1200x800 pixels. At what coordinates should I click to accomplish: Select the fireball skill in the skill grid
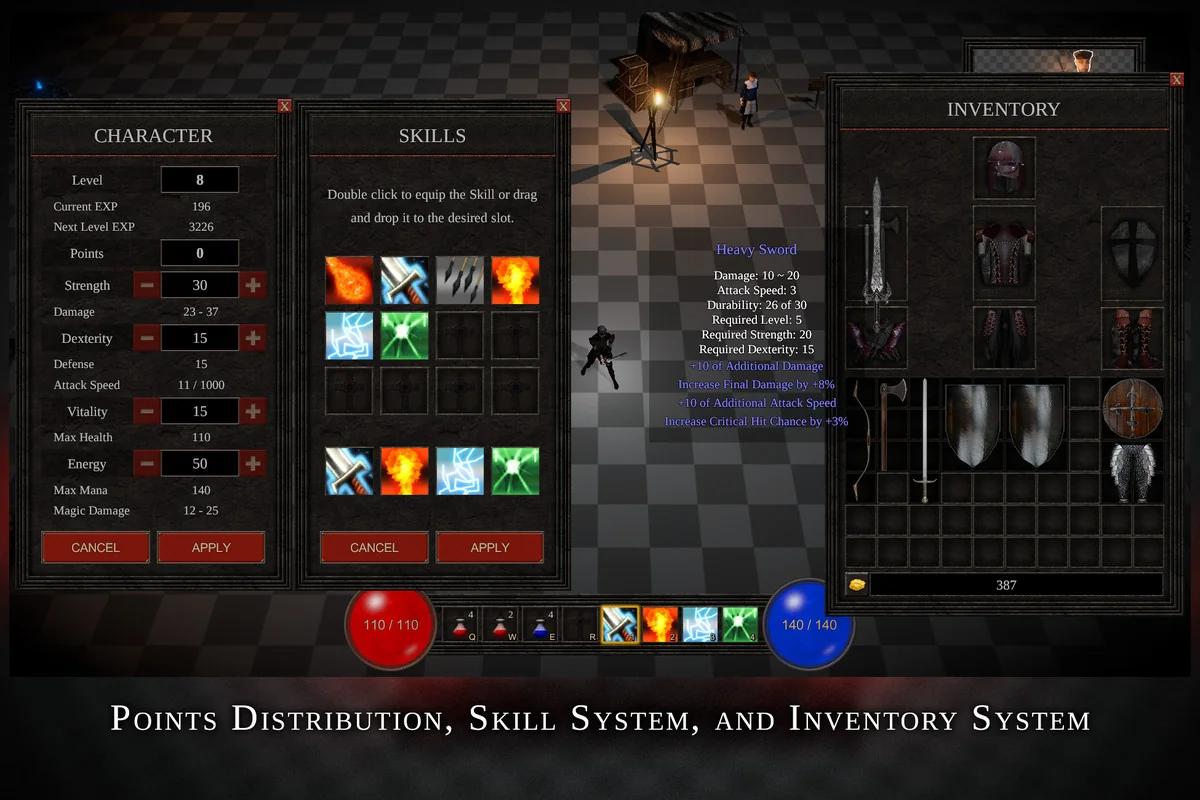(349, 280)
